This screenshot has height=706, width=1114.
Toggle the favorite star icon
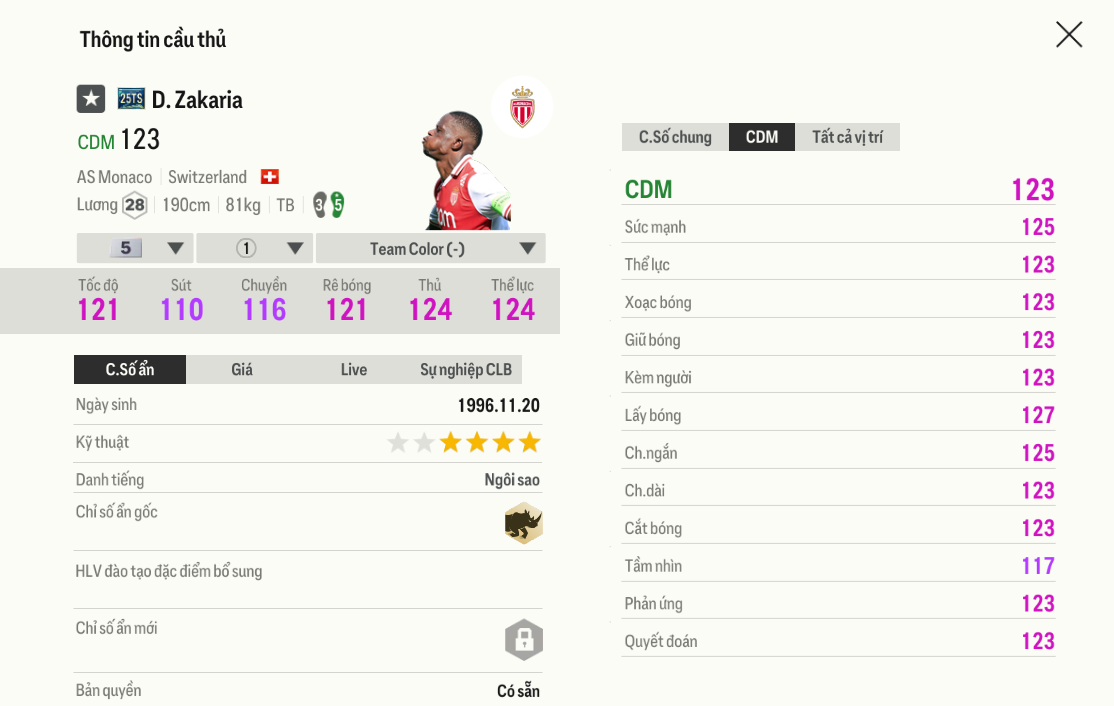point(91,99)
